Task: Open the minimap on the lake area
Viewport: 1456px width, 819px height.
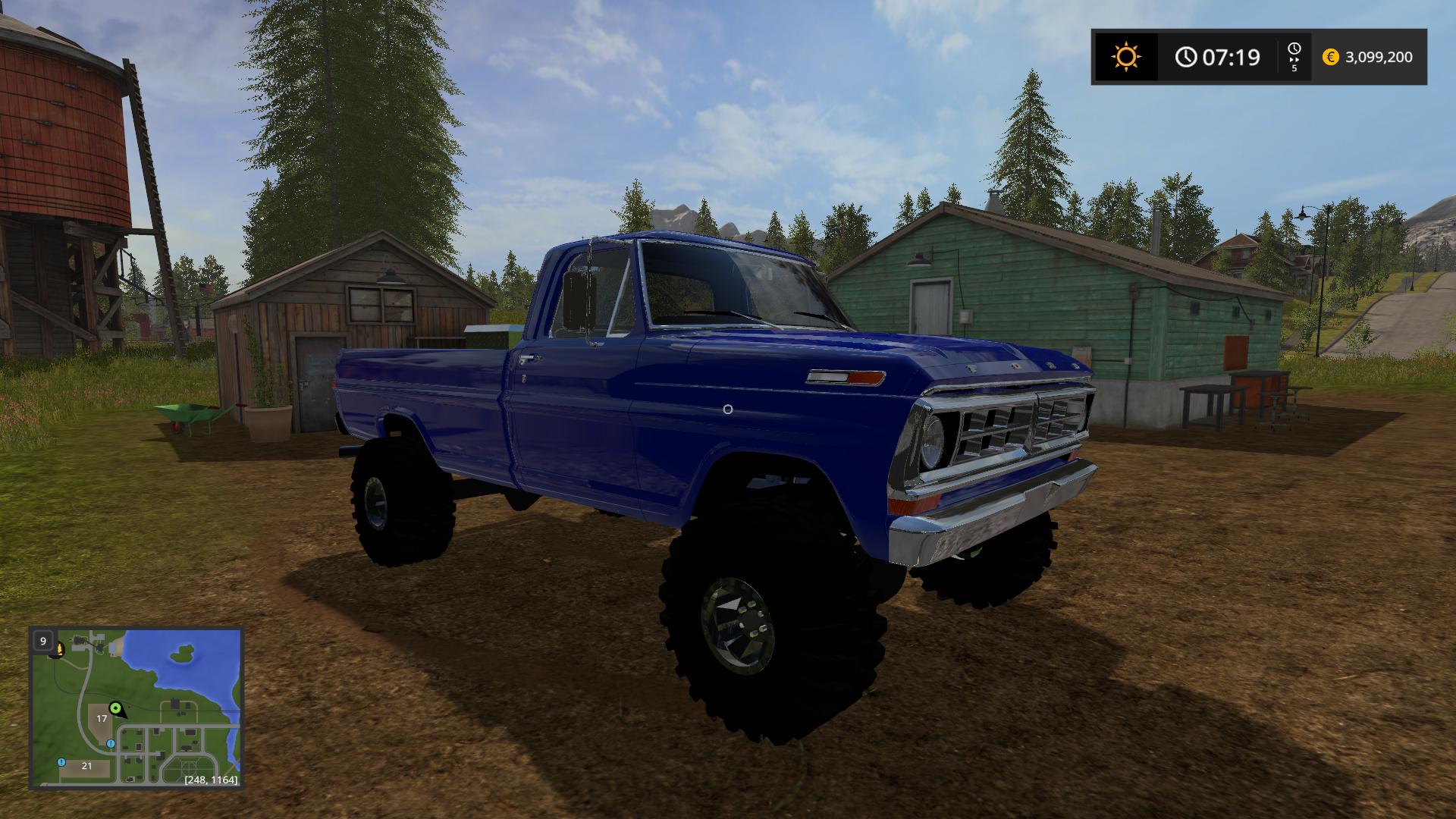Action: click(x=190, y=667)
